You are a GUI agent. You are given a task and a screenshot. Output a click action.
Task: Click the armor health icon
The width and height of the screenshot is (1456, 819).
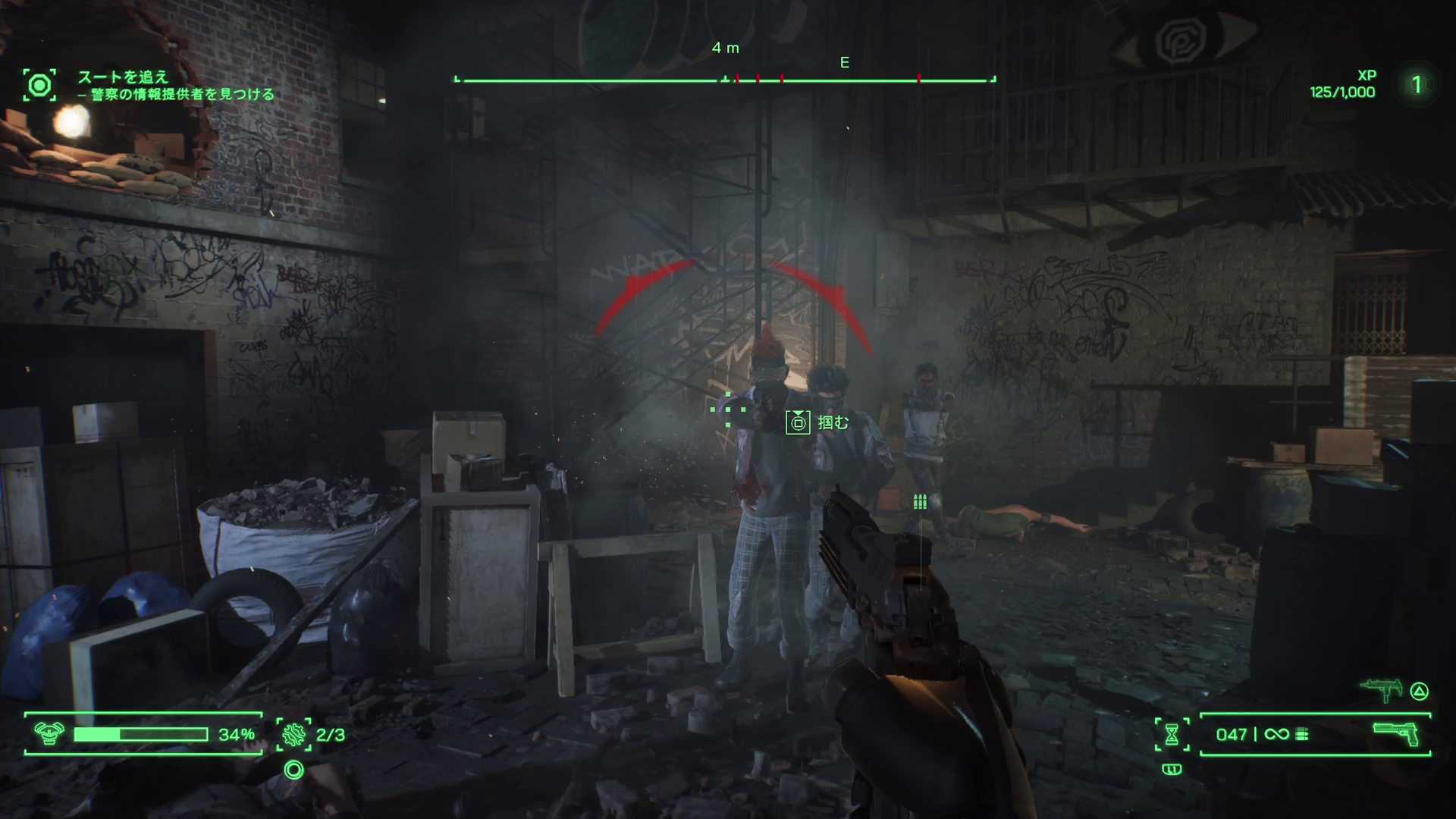[49, 733]
